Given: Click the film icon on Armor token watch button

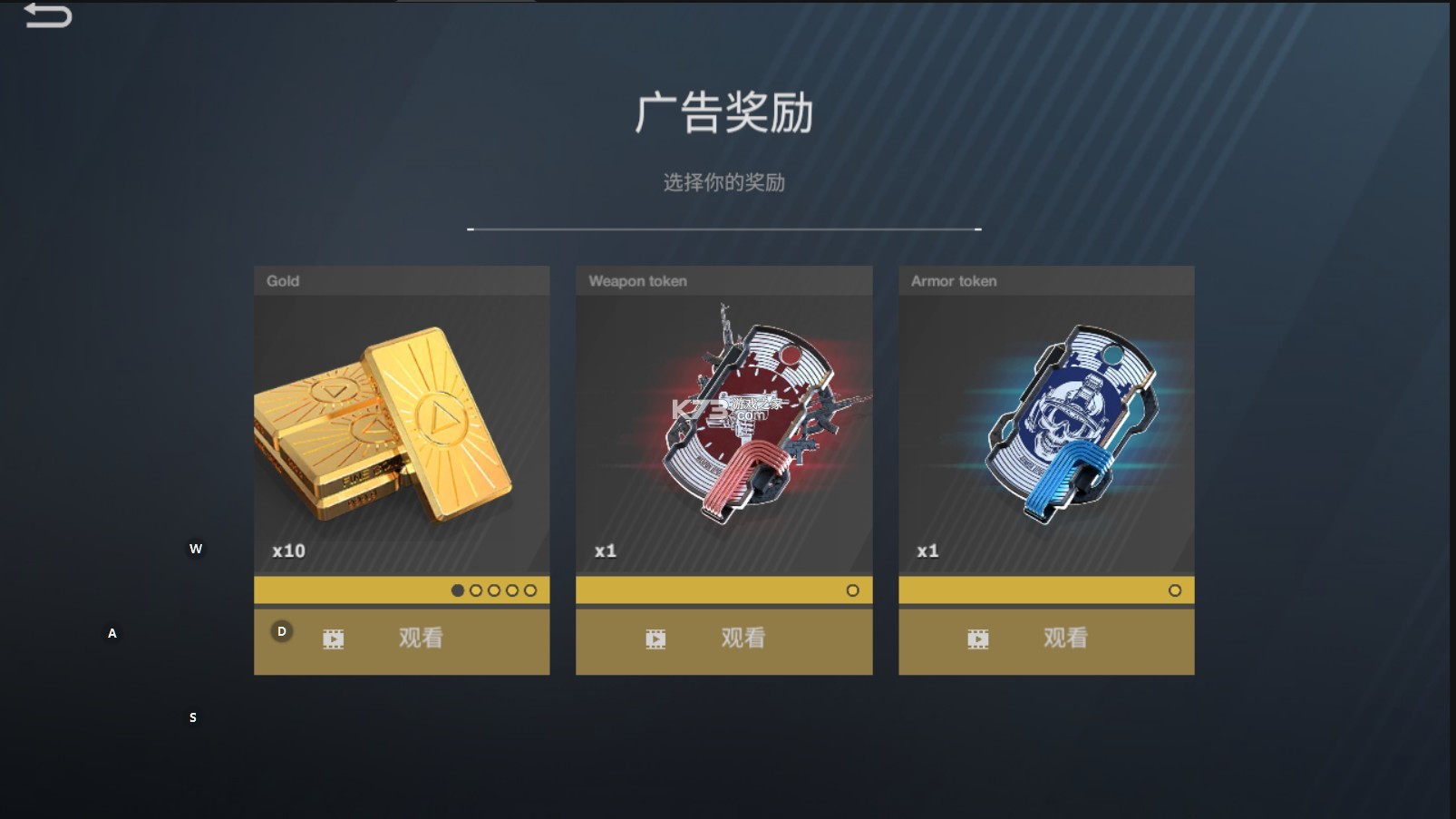Looking at the screenshot, I should [978, 639].
